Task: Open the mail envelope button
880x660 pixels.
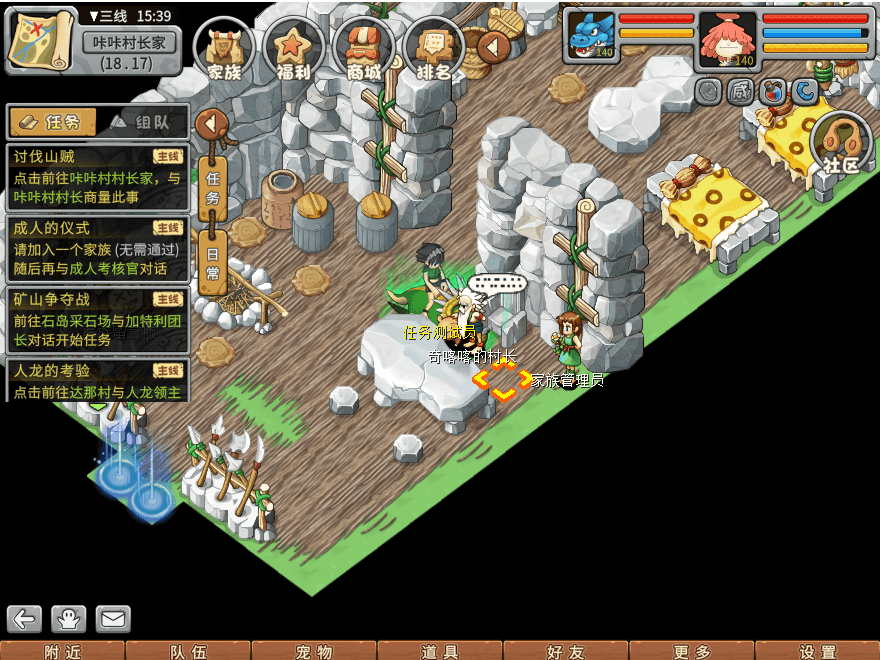Action: click(113, 619)
